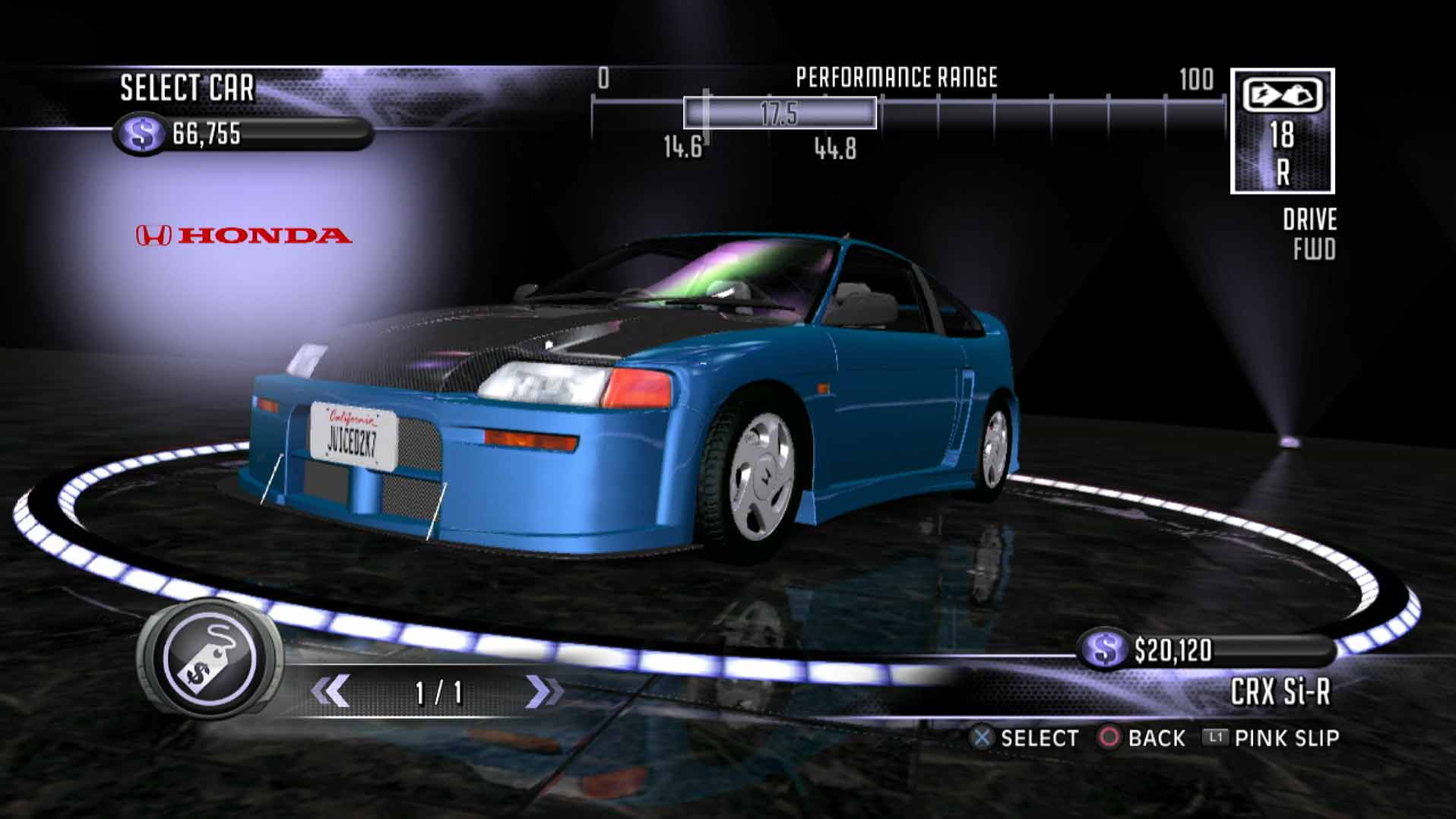Choose the Pink Slip option
The image size is (1456, 819).
1271,738
